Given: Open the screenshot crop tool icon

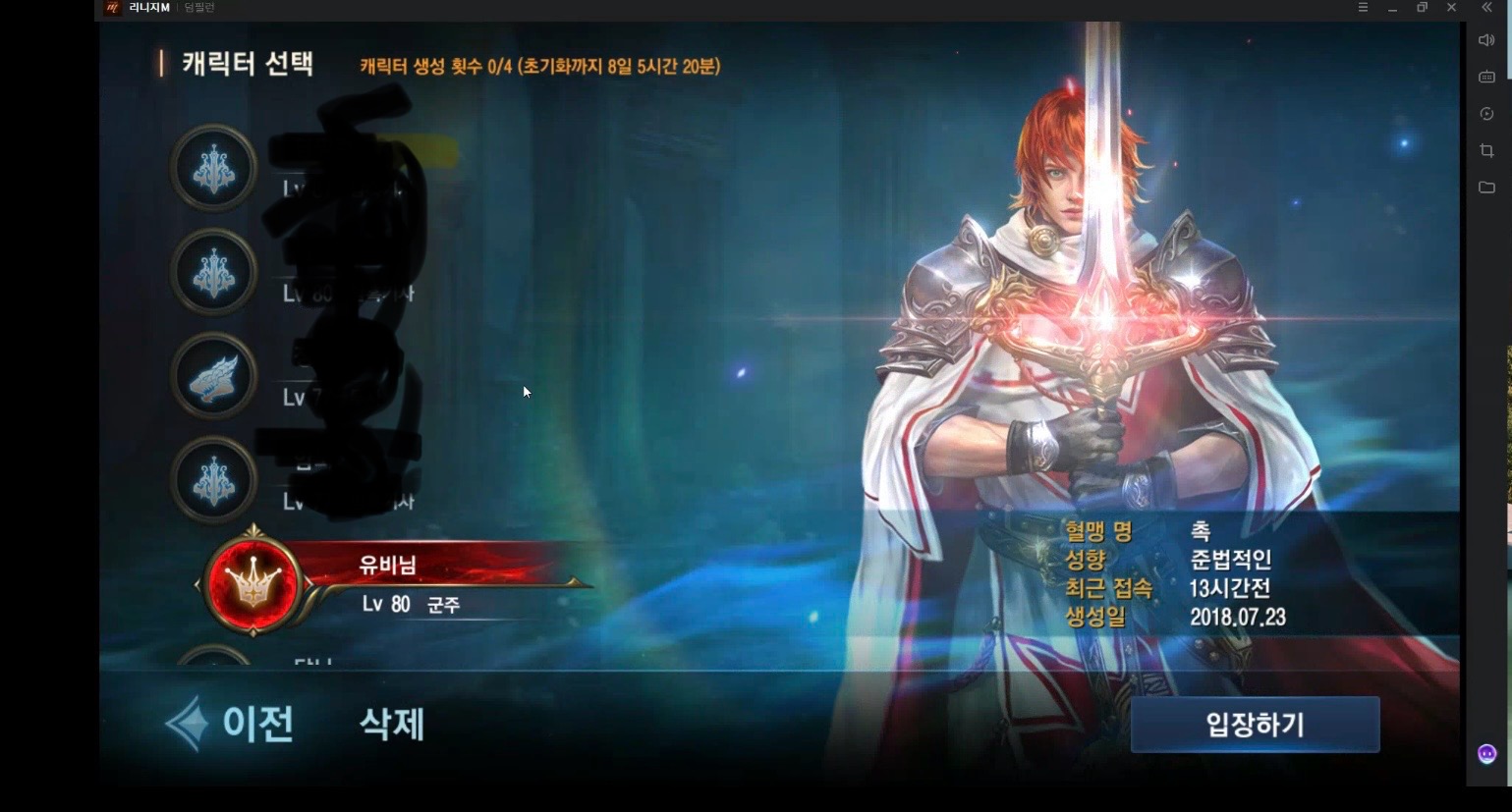Looking at the screenshot, I should click(1486, 149).
